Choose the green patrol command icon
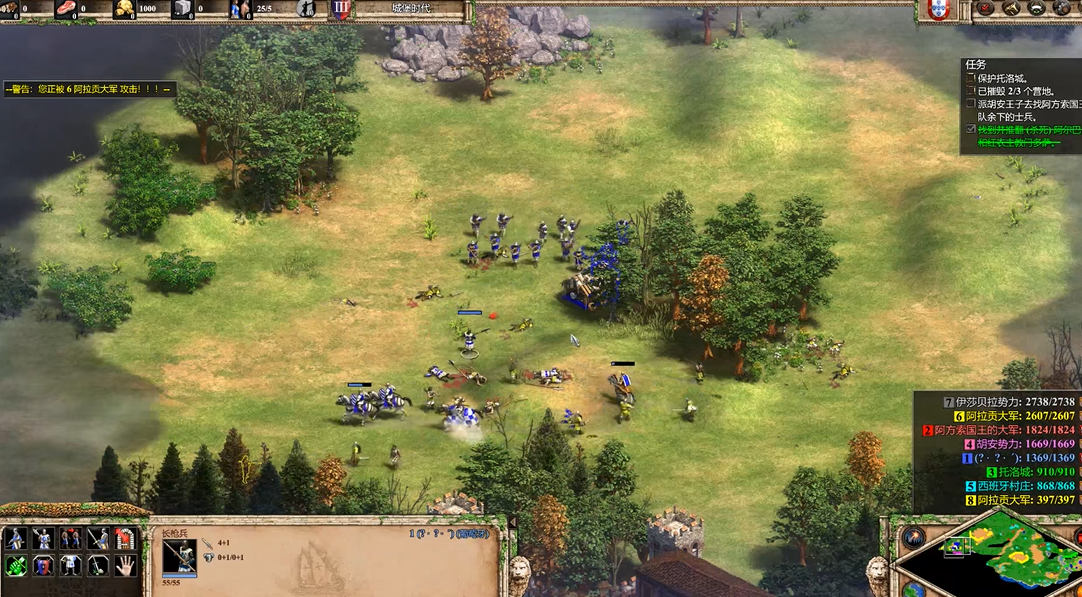This screenshot has height=597, width=1082. point(16,566)
